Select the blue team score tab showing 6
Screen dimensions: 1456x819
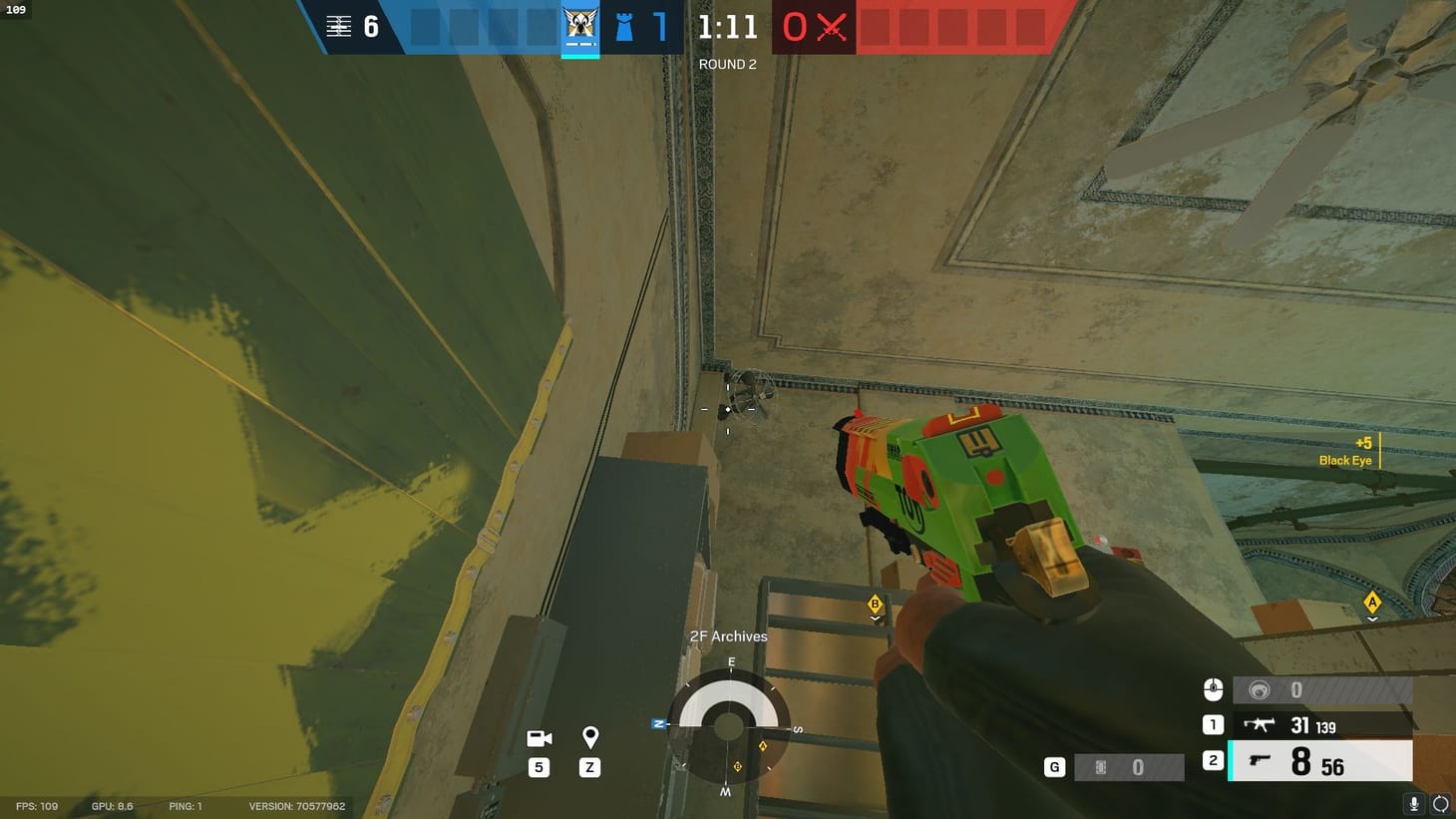(372, 27)
